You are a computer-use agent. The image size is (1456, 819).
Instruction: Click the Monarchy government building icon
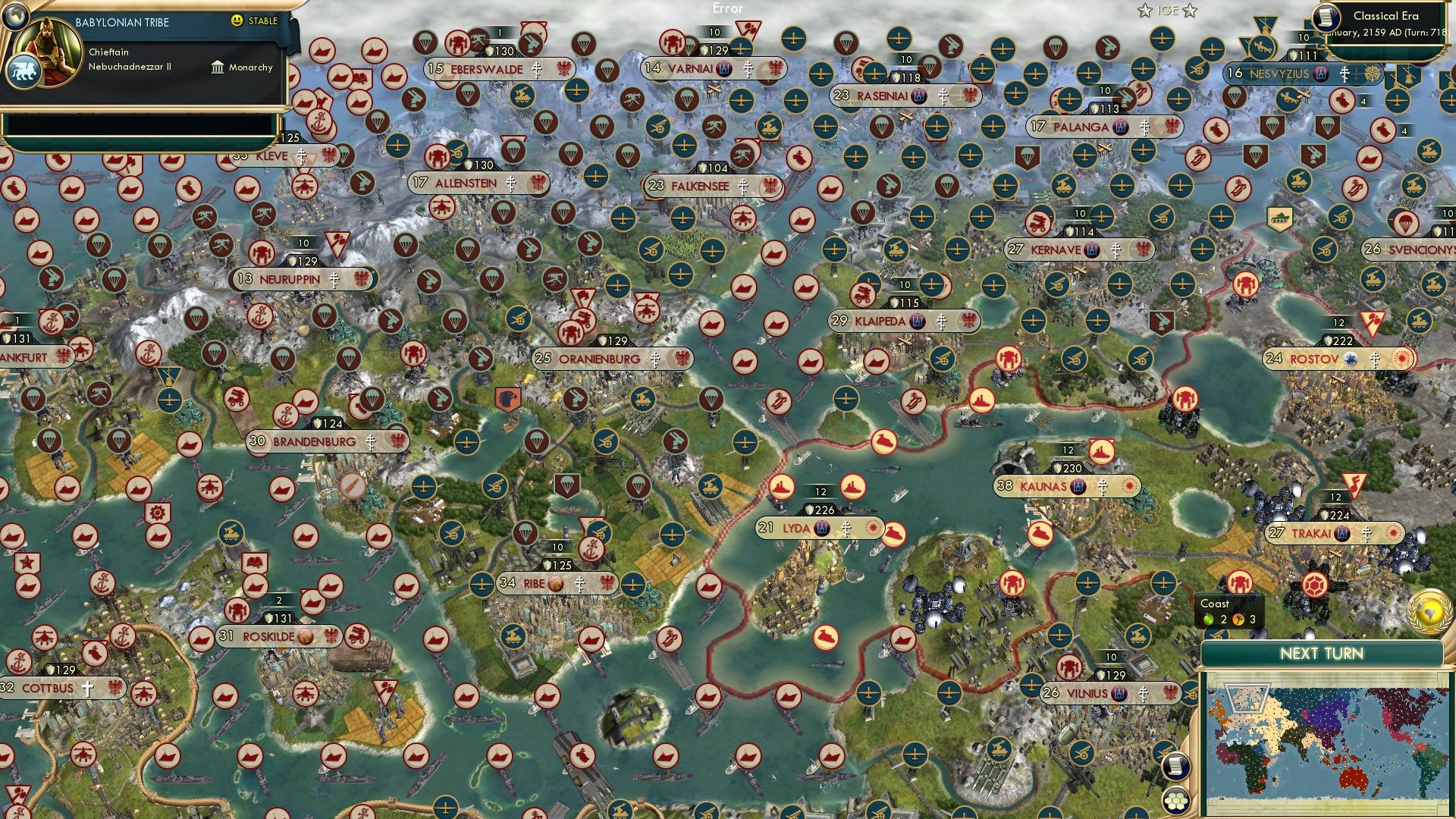pyautogui.click(x=217, y=67)
